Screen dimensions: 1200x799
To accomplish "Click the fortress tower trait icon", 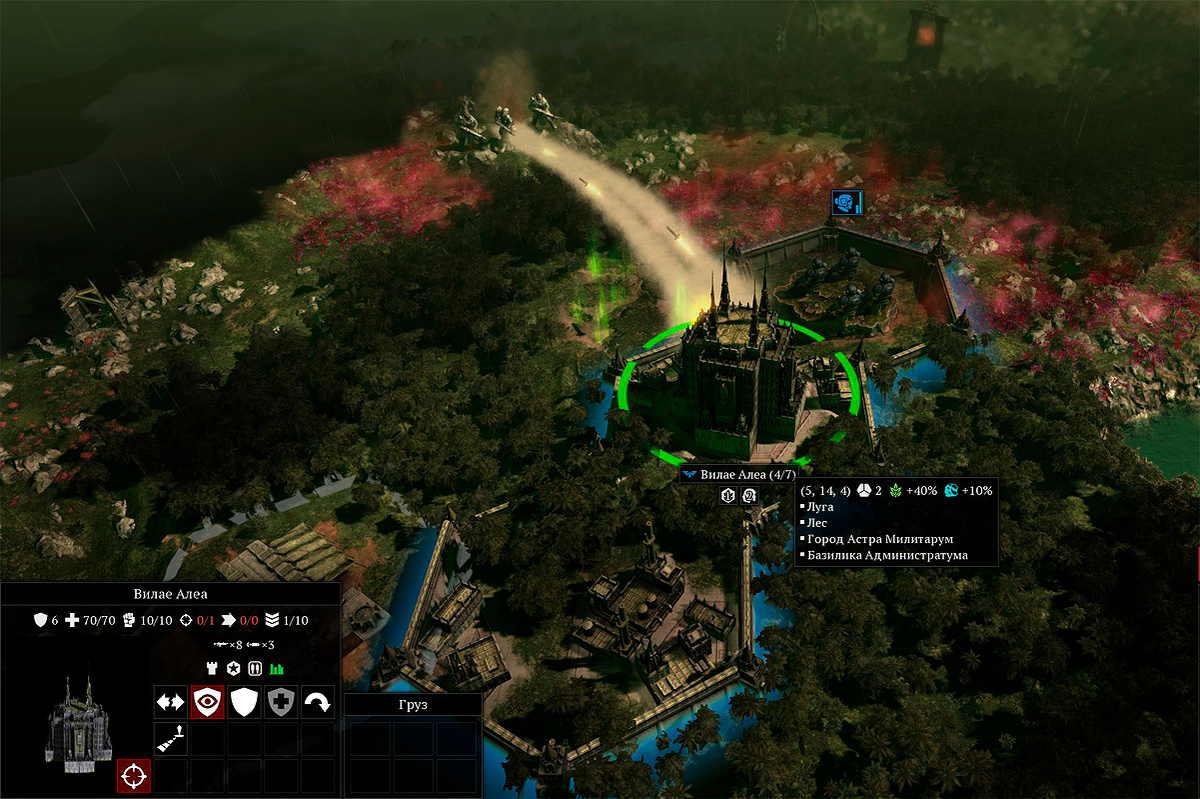I will pyautogui.click(x=211, y=668).
